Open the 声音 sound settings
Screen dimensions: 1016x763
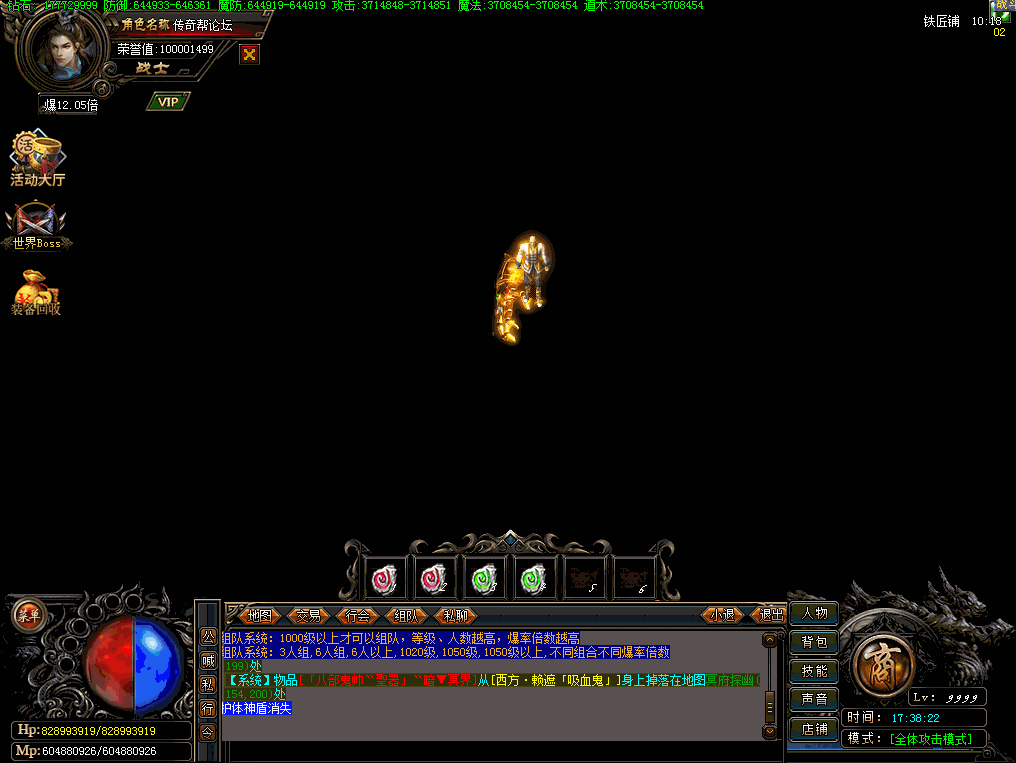coord(814,699)
